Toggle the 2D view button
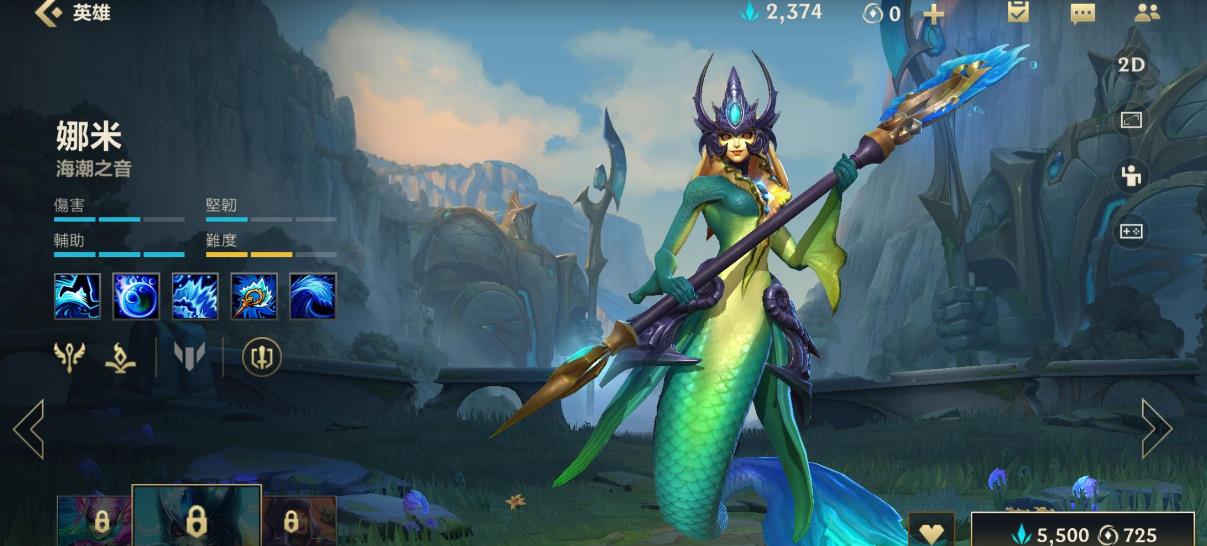The image size is (1207, 546). [1131, 65]
